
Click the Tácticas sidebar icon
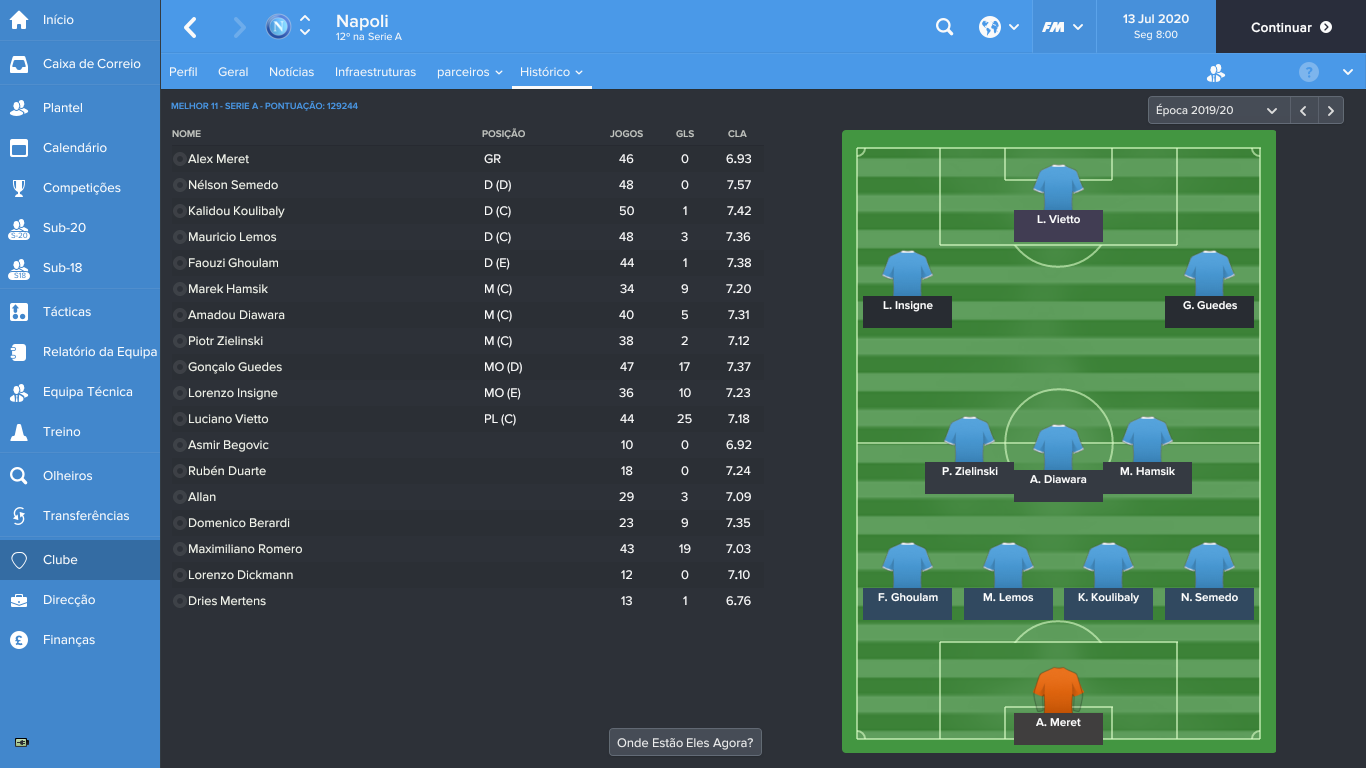coord(20,311)
